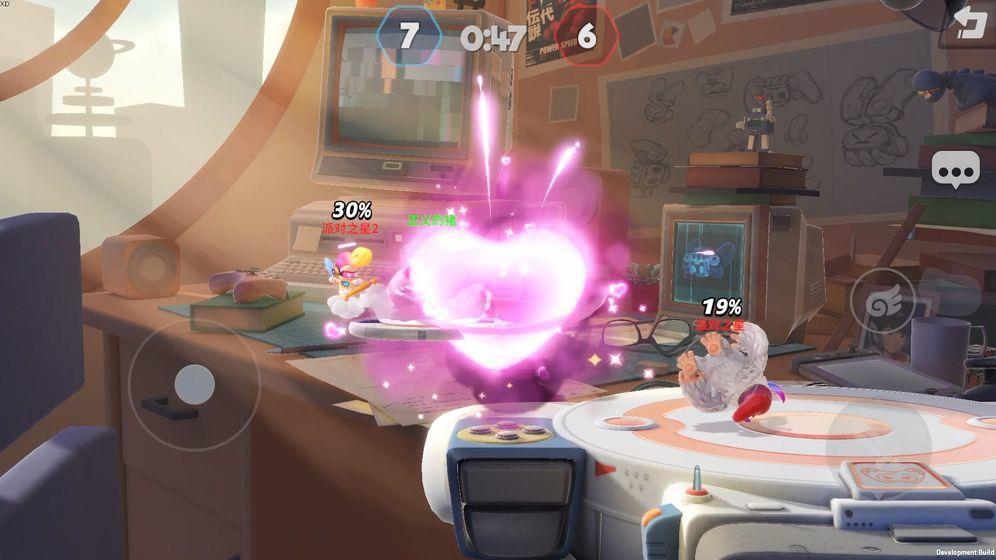Screen dimensions: 996x560
Task: Activate the winged swirl skill button
Action: (x=882, y=301)
